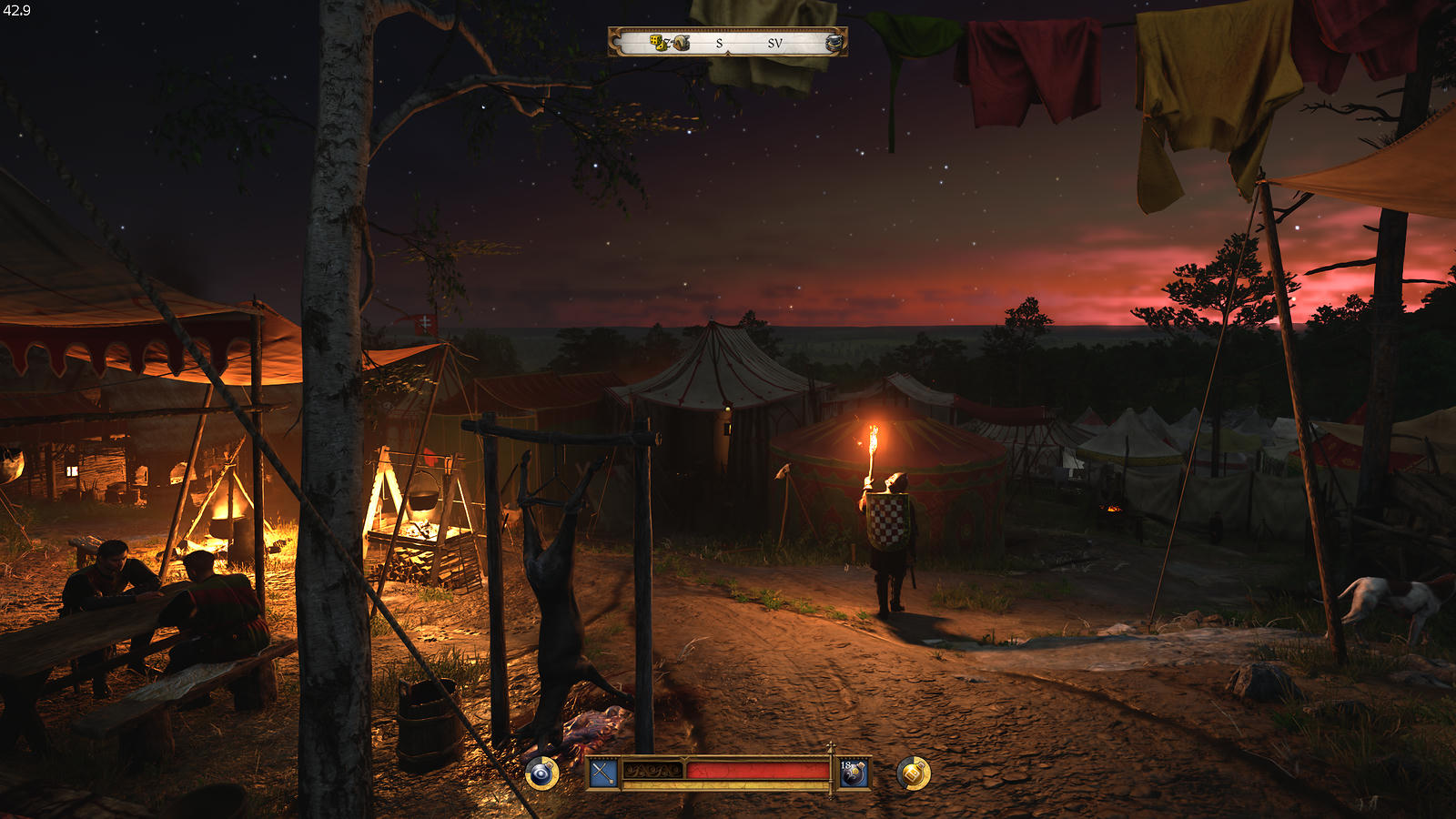Click the dark potion slot showing 18
The width and height of the screenshot is (1456, 819).
coord(854,773)
